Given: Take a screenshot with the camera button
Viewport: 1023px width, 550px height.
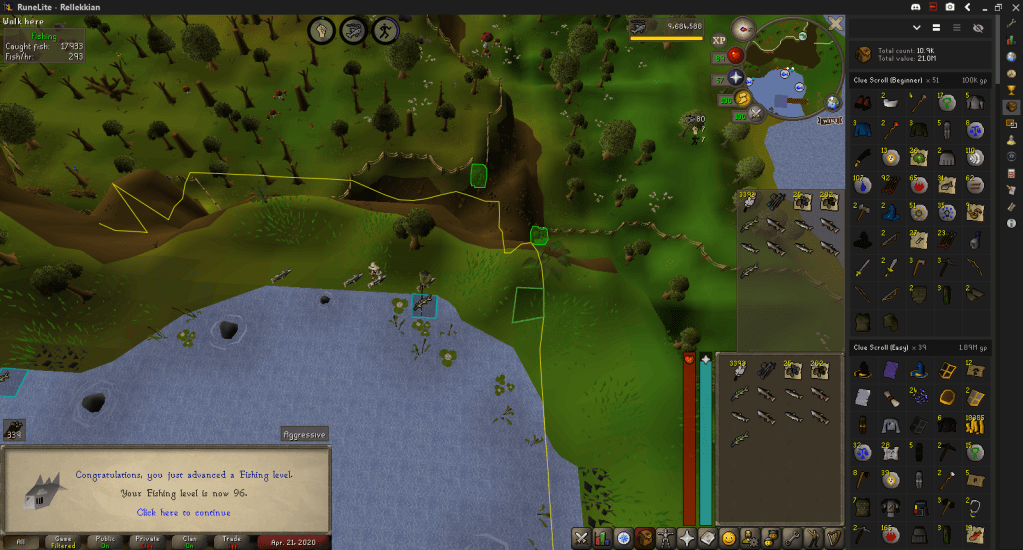Looking at the screenshot, I should 950,7.
